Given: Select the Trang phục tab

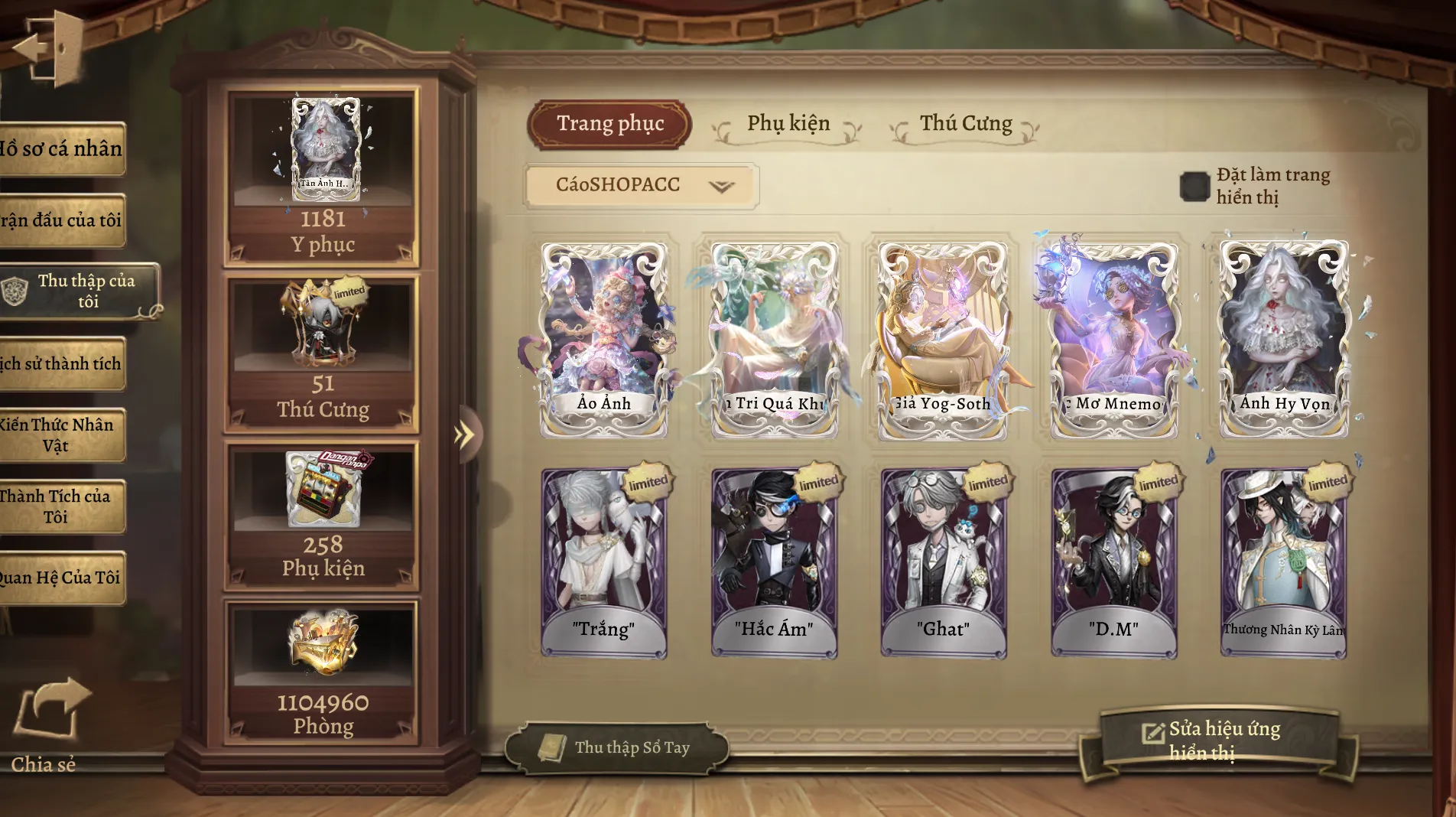Looking at the screenshot, I should tap(609, 124).
